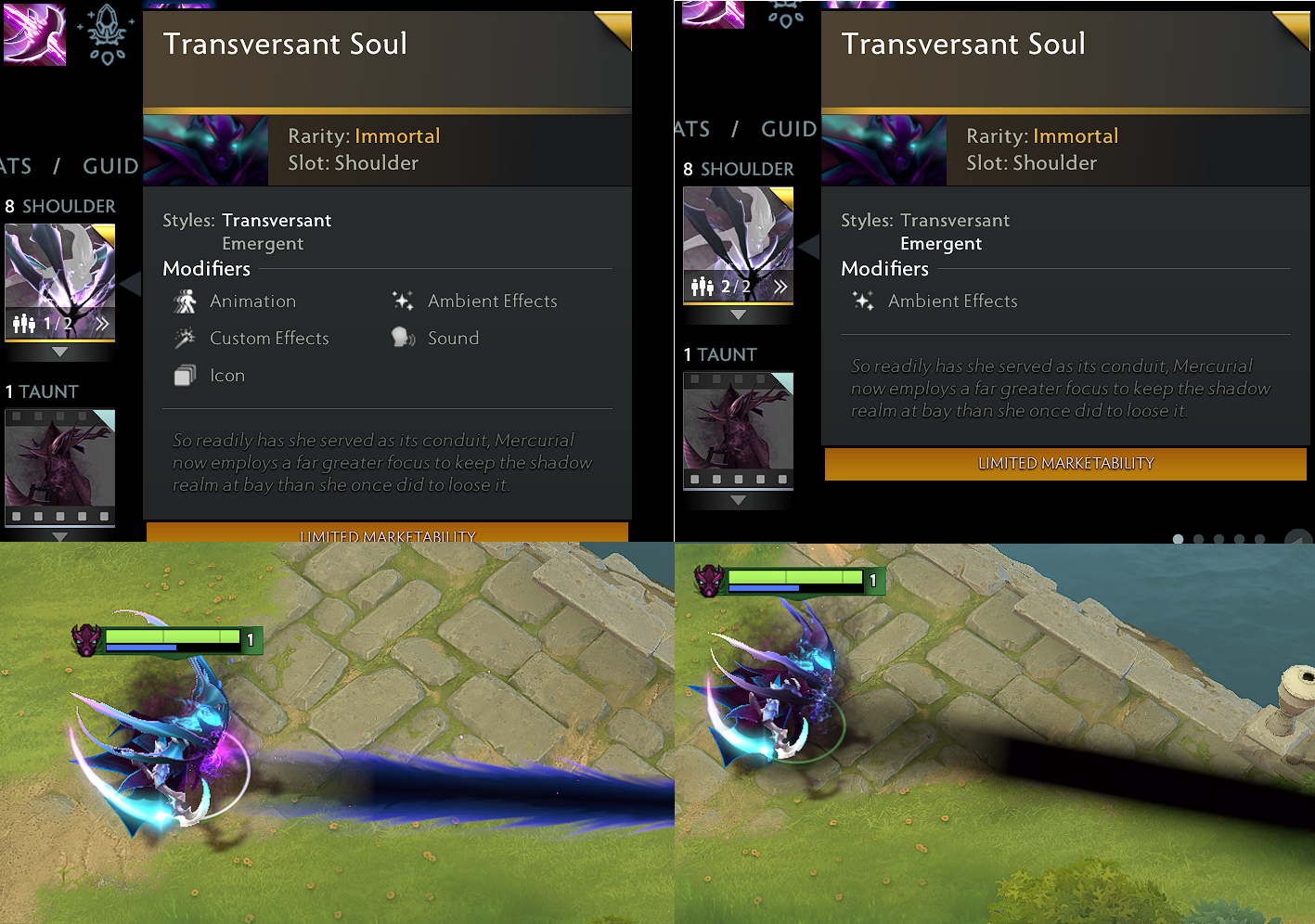Select the Sound modifier icon
This screenshot has height=924, width=1315.
pos(403,338)
